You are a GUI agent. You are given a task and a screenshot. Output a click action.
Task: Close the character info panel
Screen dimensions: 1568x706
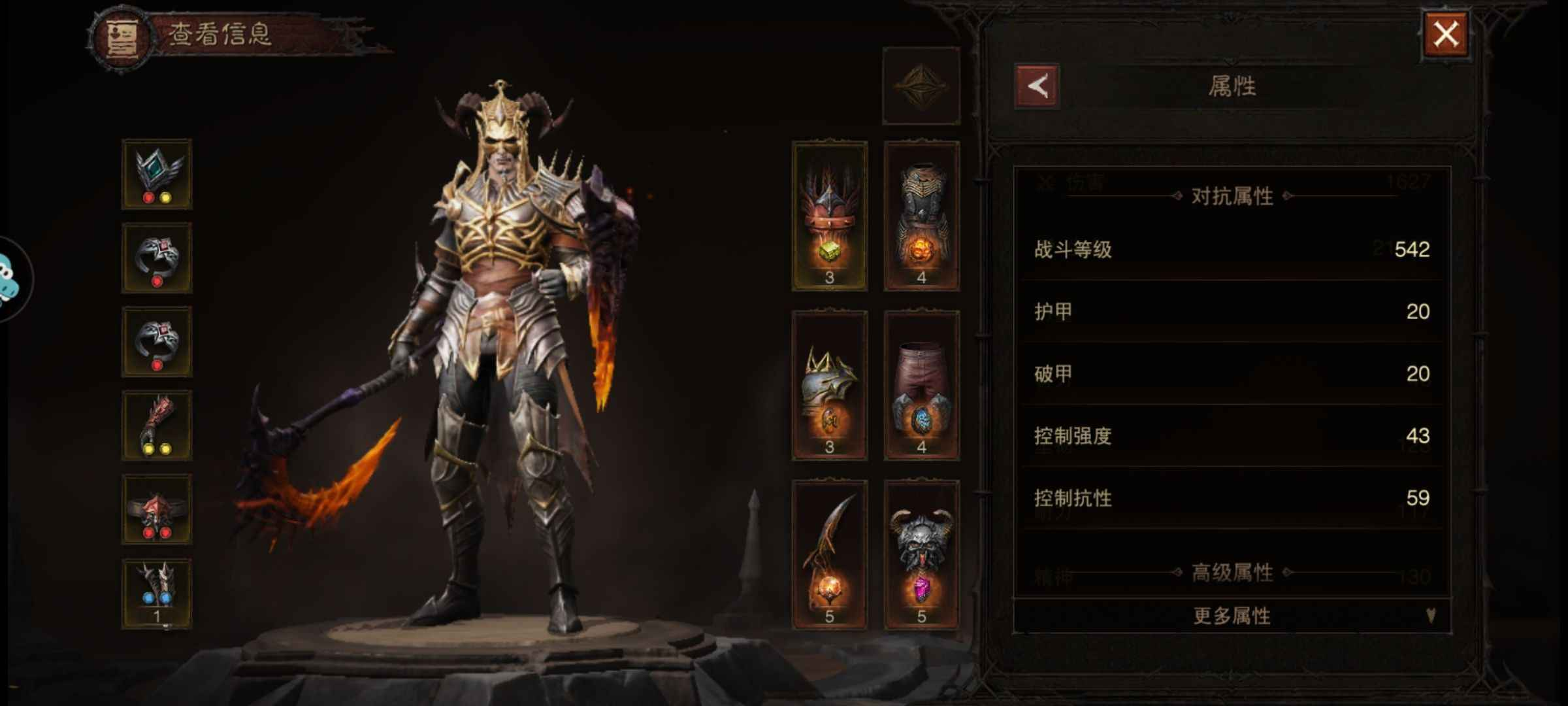pyautogui.click(x=1445, y=34)
